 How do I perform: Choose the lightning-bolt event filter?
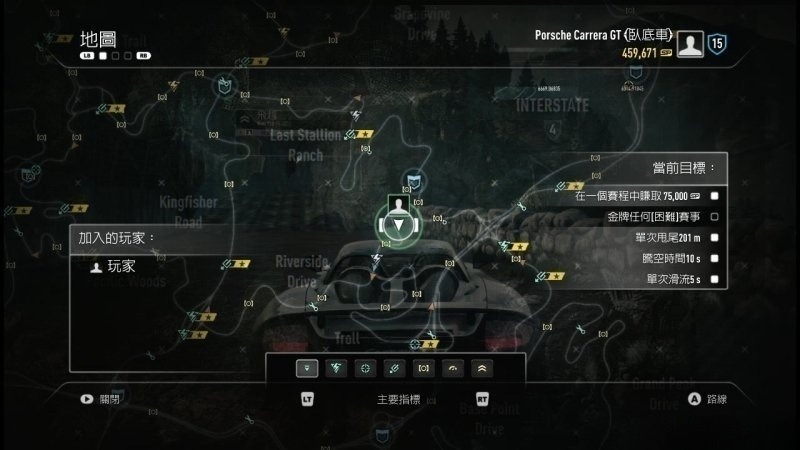click(x=337, y=368)
